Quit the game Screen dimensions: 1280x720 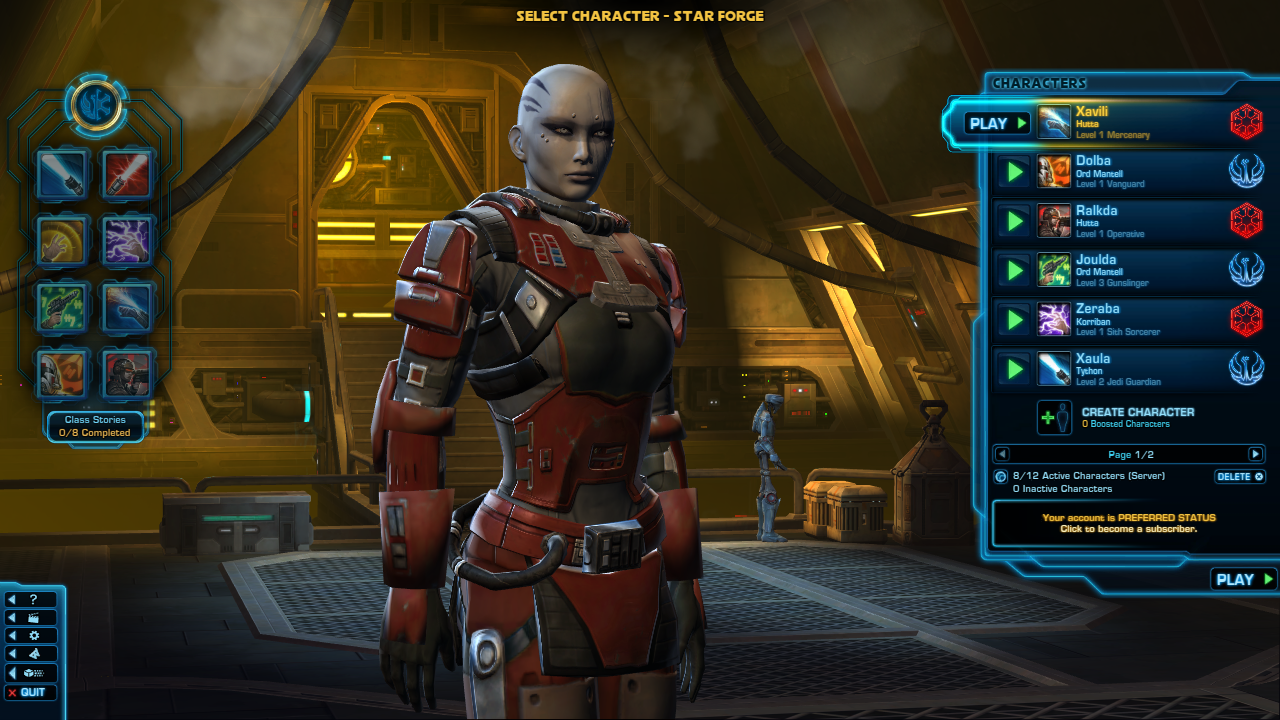[31, 692]
